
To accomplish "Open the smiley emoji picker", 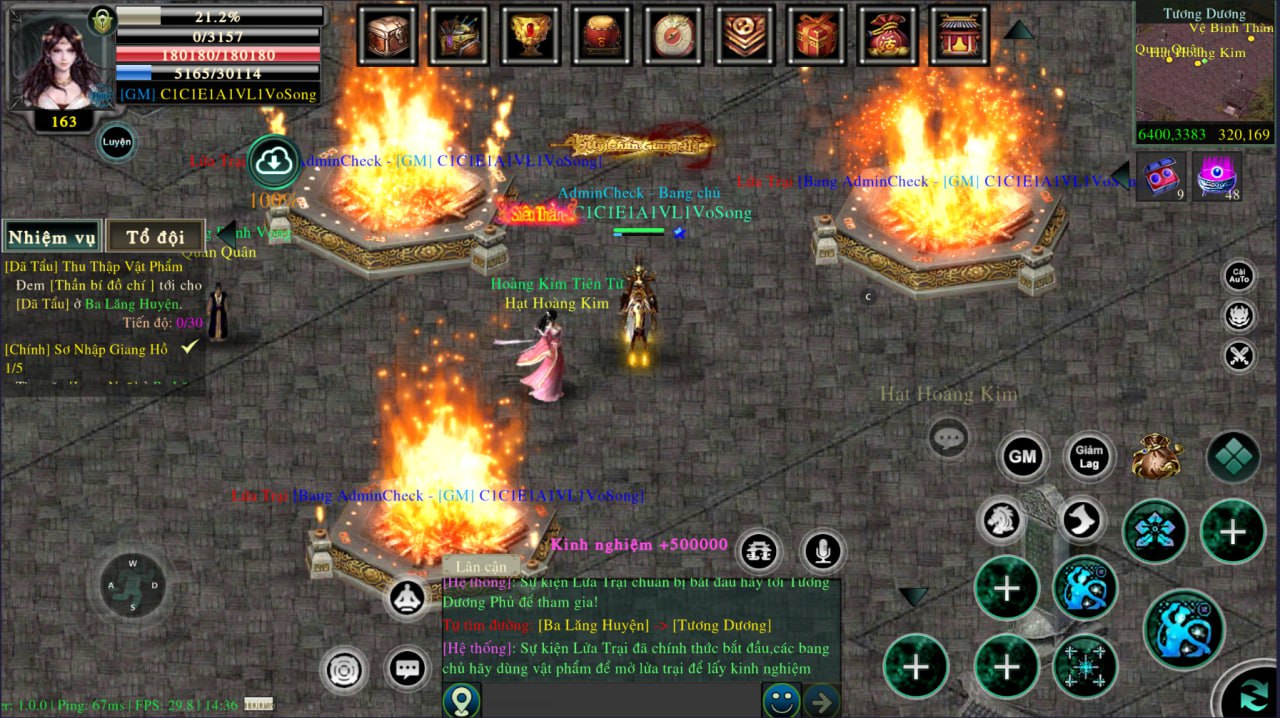I will coord(780,700).
